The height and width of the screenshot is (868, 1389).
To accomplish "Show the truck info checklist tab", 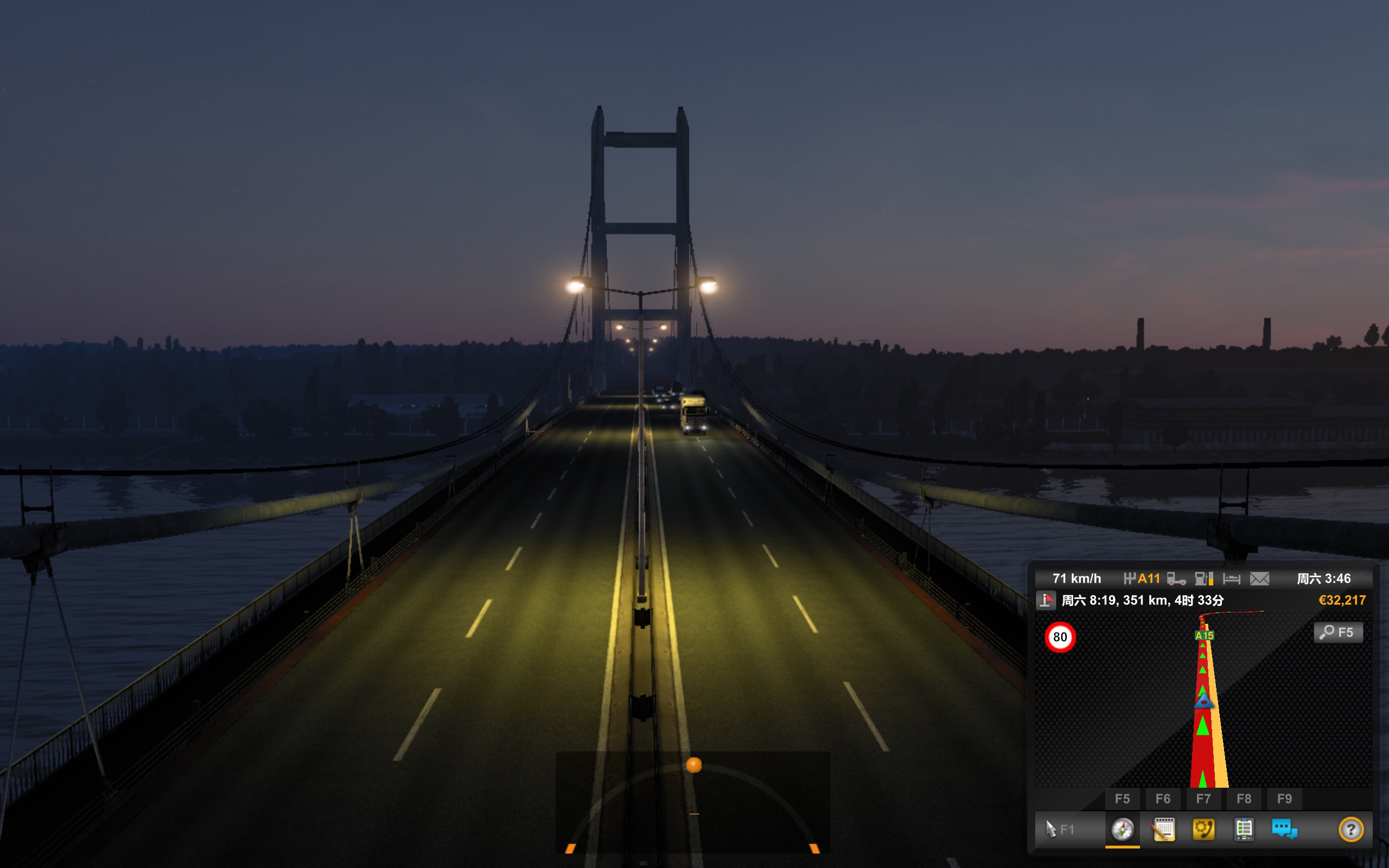I will pyautogui.click(x=1244, y=829).
